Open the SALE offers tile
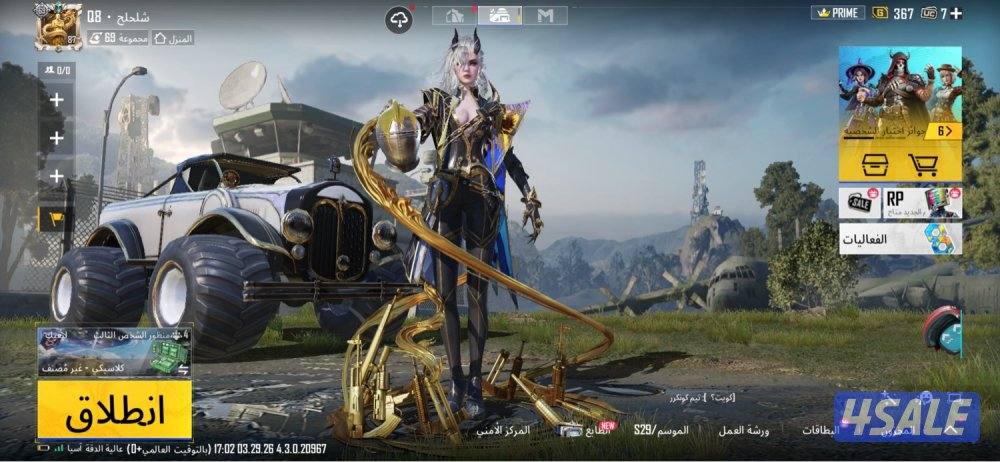Screen dimensions: 1000x462 pos(858,202)
